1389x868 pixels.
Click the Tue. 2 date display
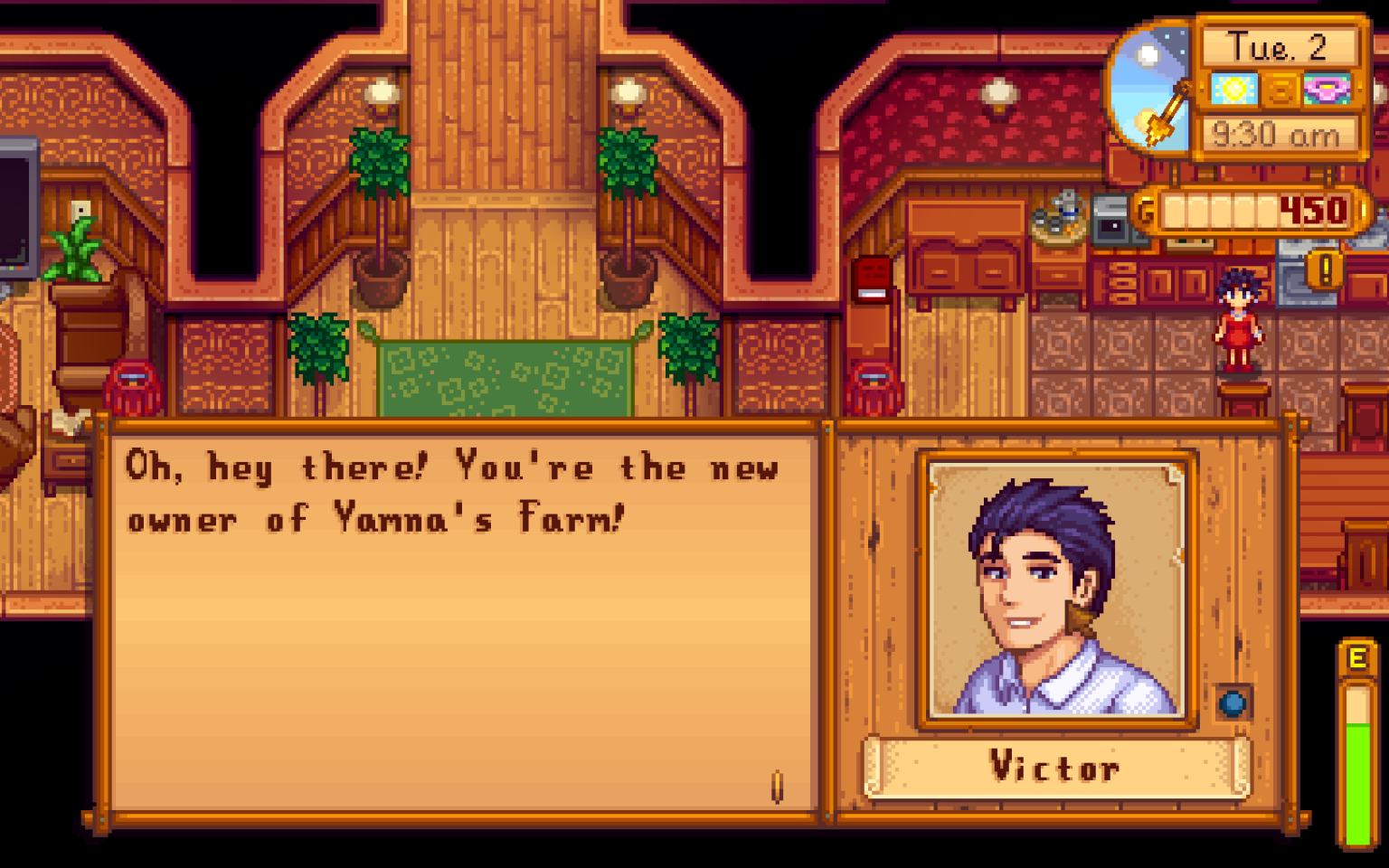pos(1277,48)
